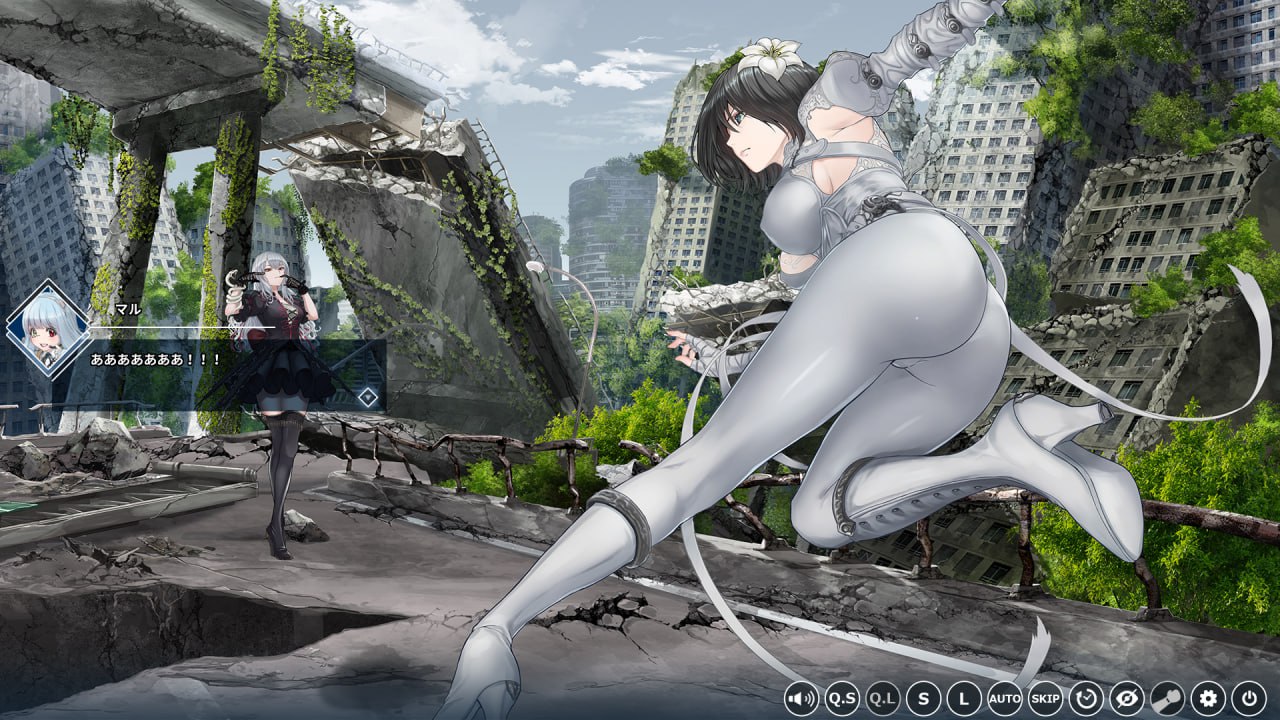Click the マル name plate above the dialogue
Image resolution: width=1280 pixels, height=720 pixels.
pos(127,310)
